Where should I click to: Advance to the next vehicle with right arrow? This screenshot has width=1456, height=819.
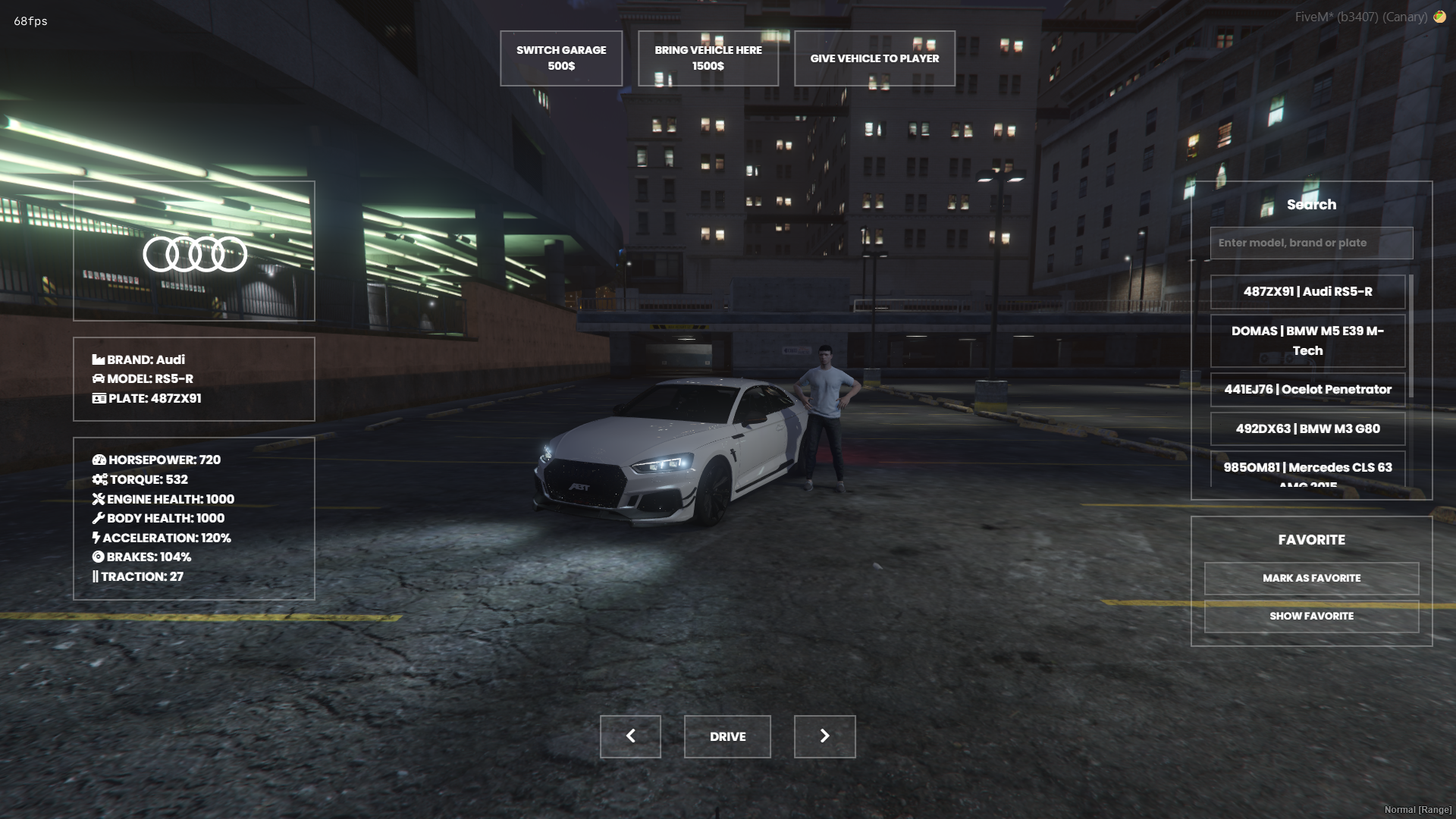point(824,736)
